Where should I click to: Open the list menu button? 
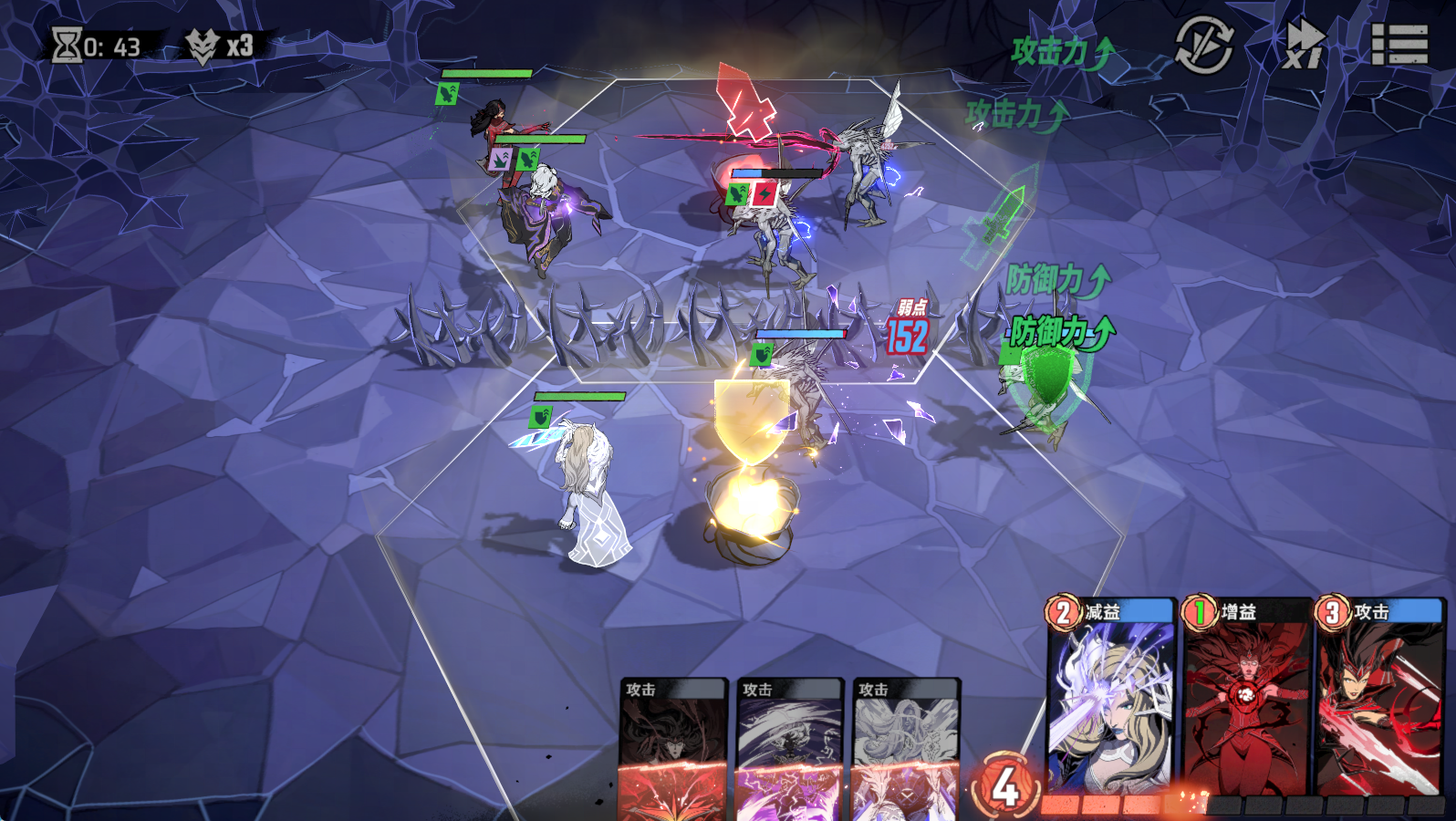[x=1399, y=45]
